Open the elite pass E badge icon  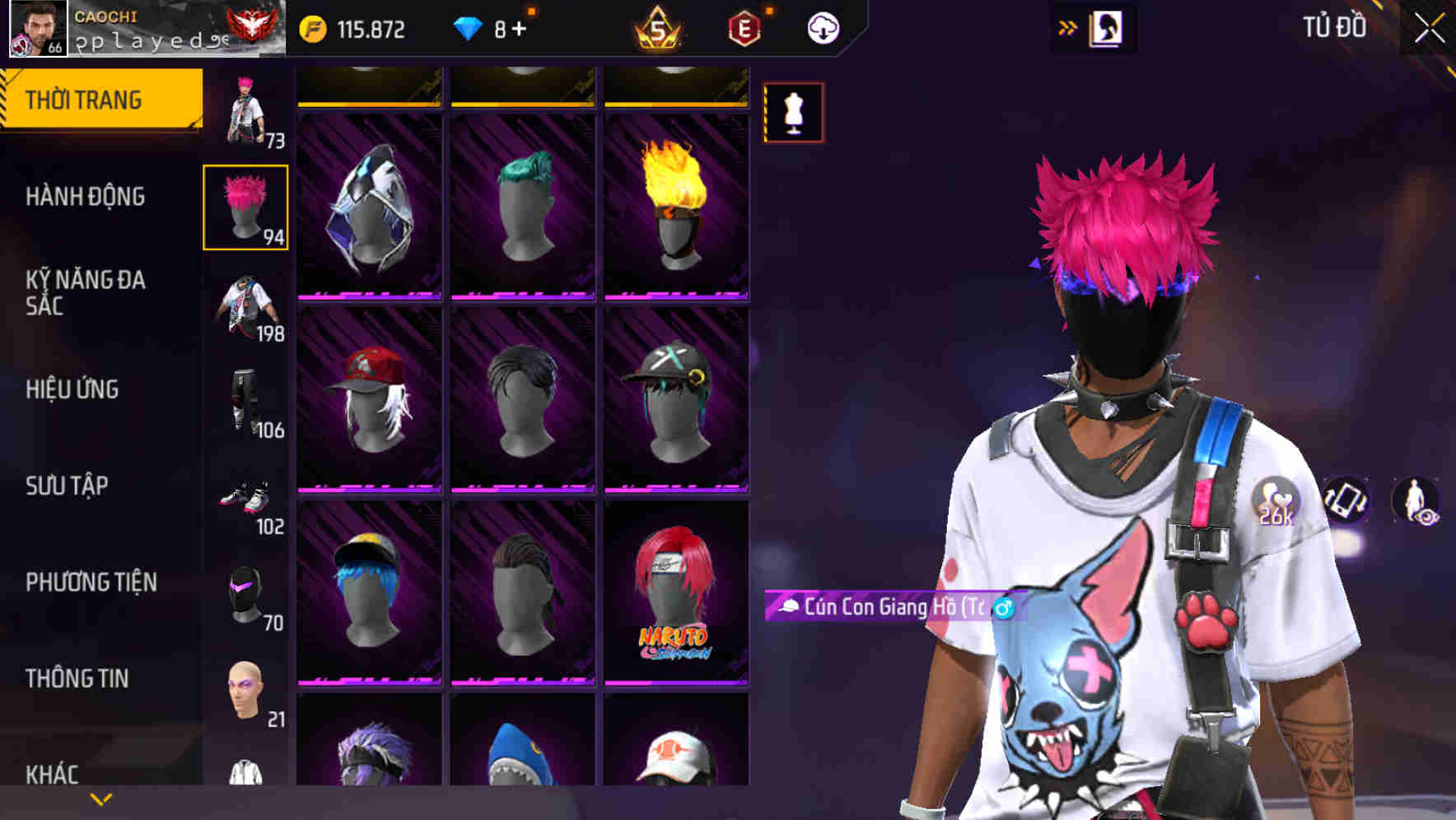pyautogui.click(x=742, y=26)
